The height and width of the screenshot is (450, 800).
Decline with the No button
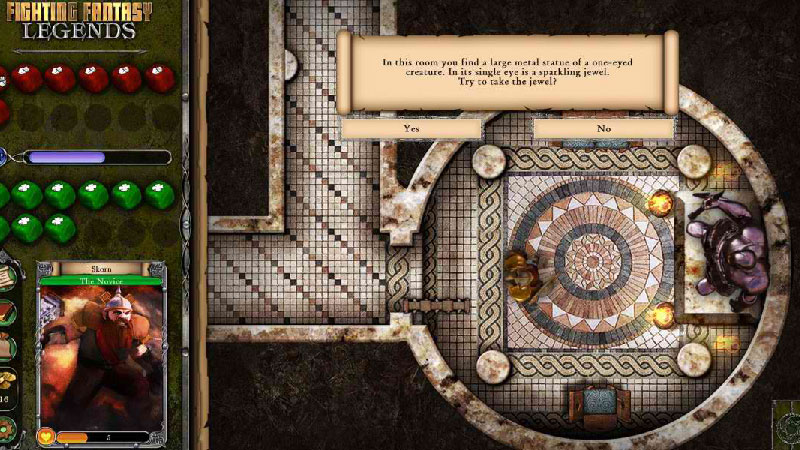(603, 128)
